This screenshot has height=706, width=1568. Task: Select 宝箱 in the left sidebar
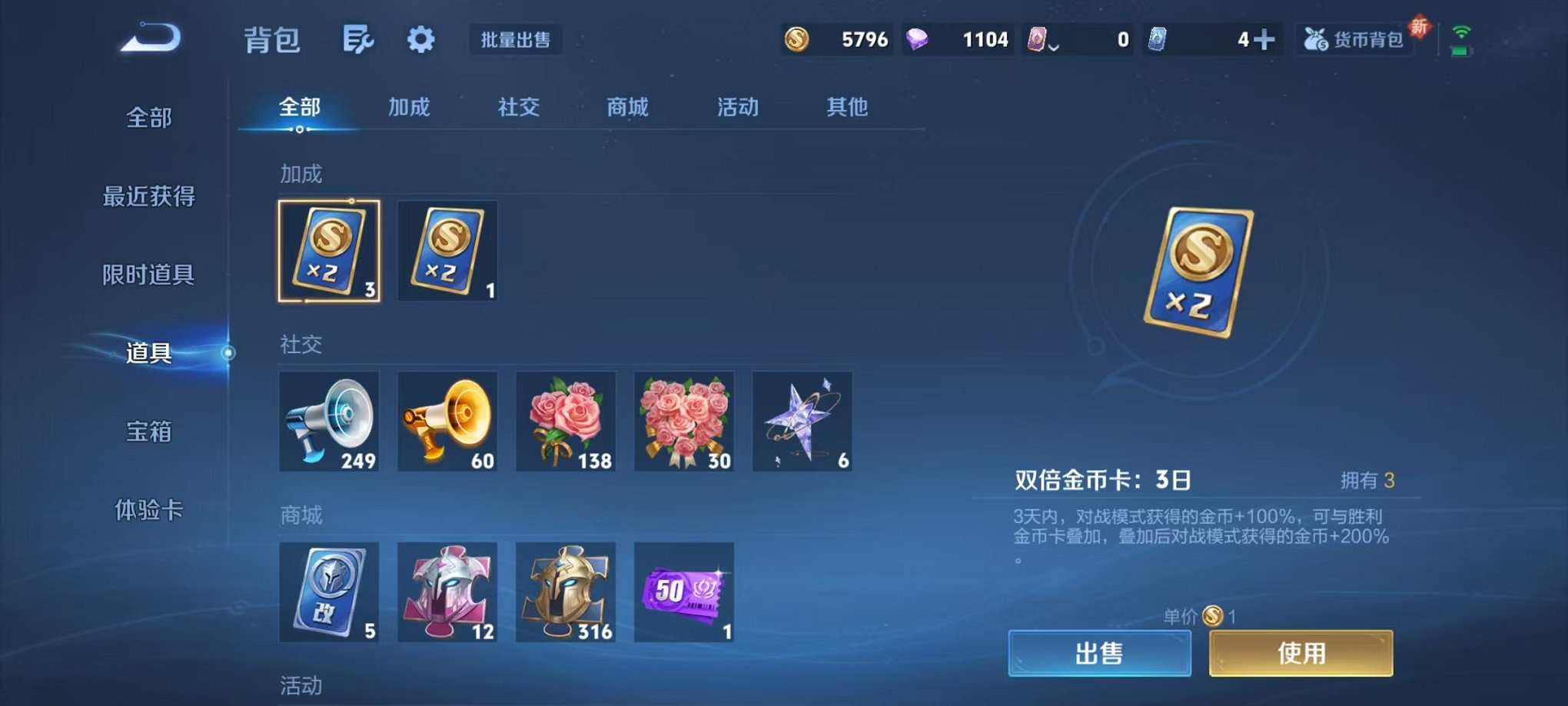tap(147, 432)
